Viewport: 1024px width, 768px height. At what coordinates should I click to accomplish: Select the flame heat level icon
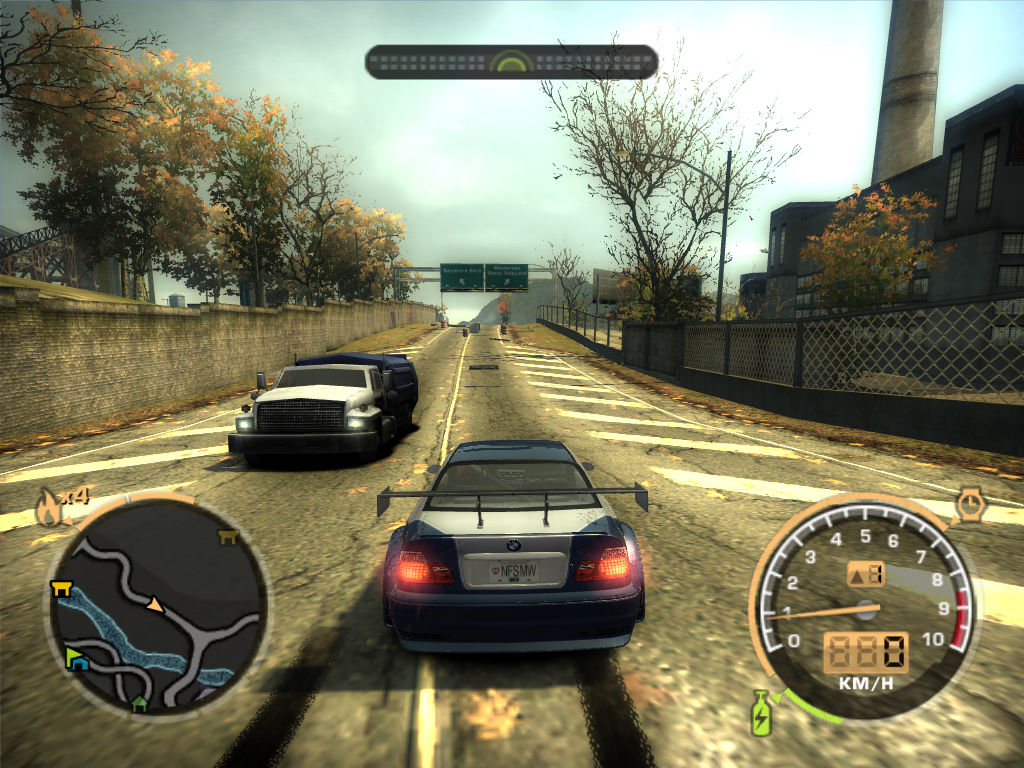47,509
